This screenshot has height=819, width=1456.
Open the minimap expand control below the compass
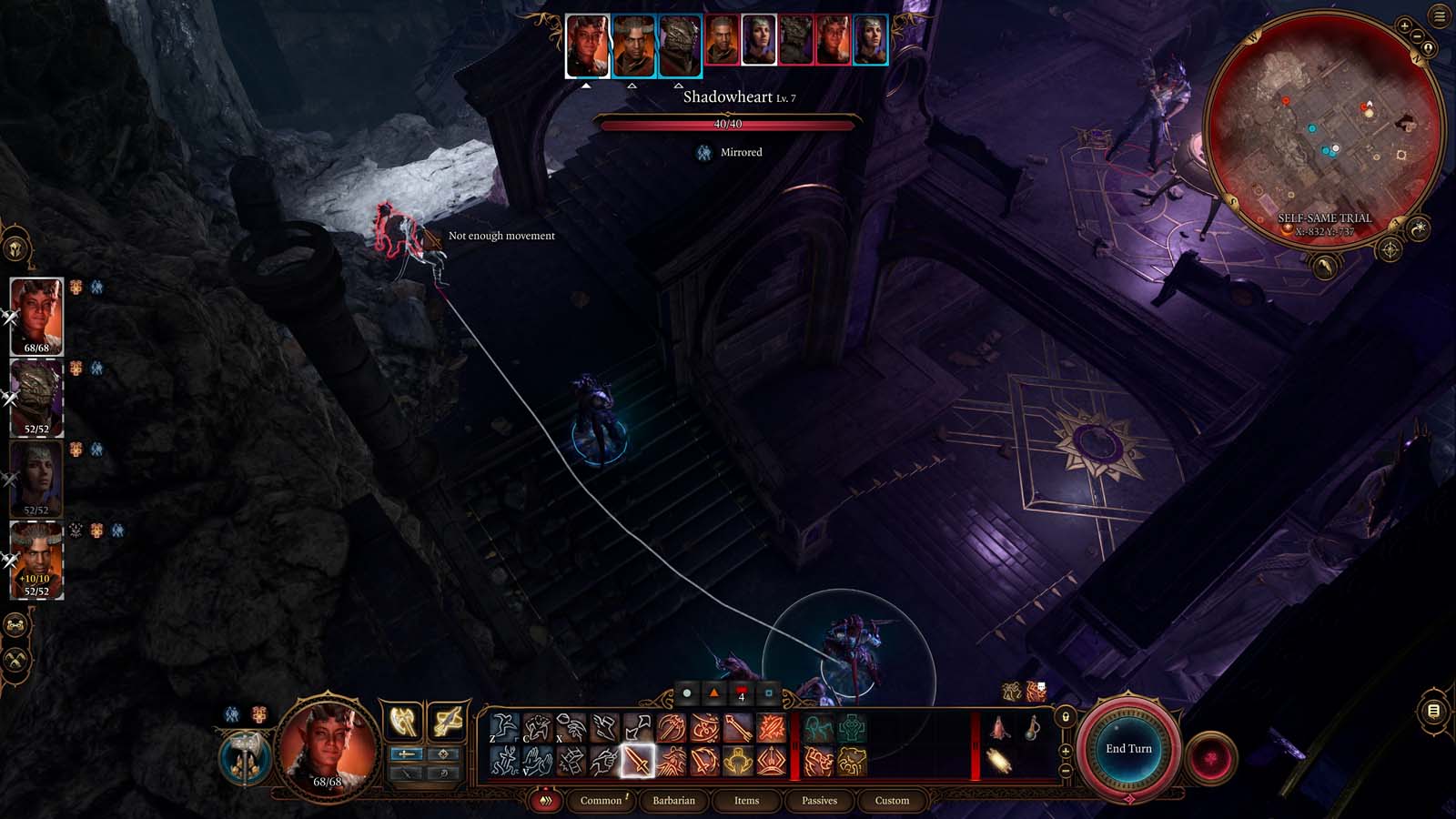click(x=1323, y=267)
